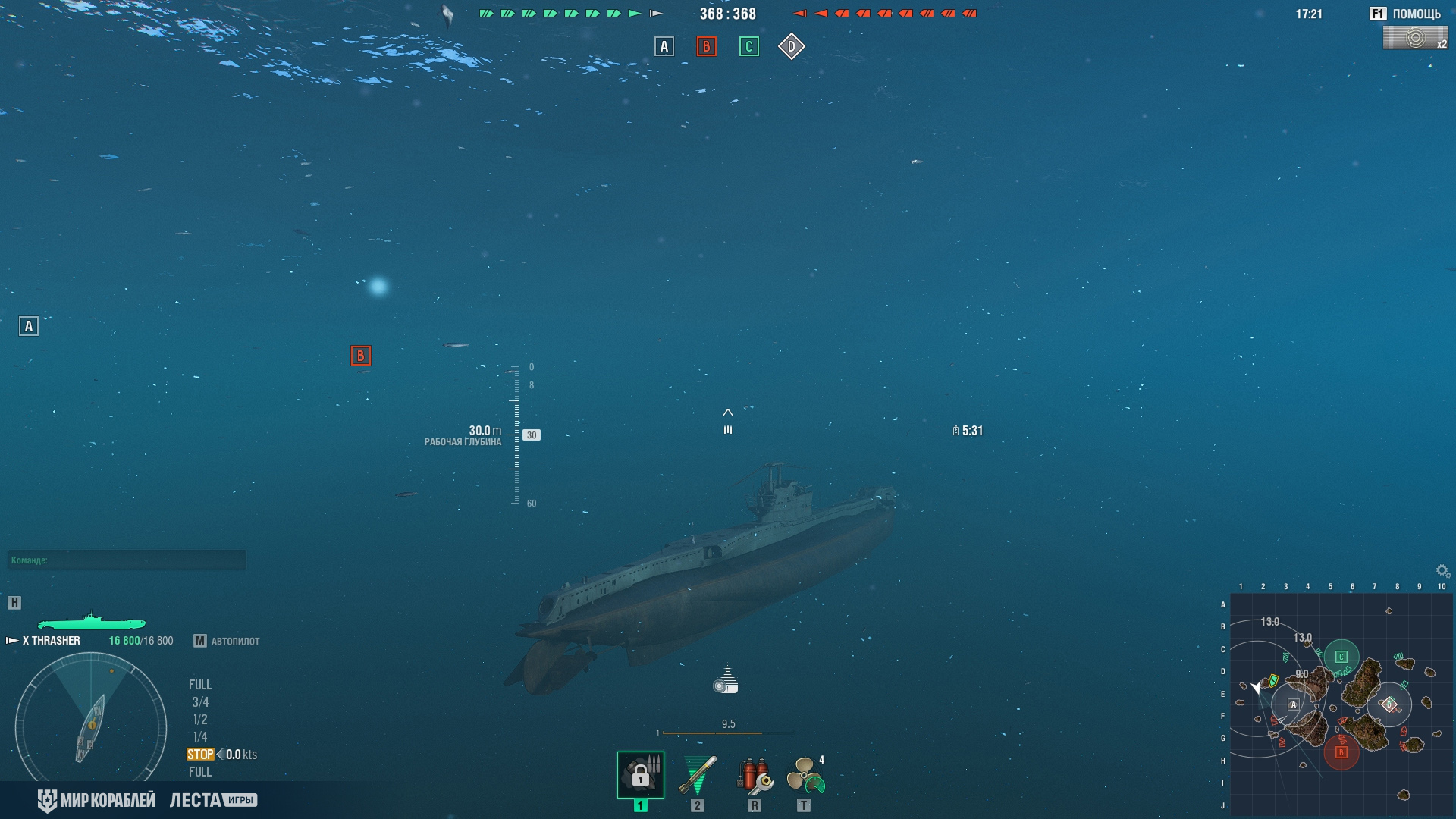Open the minimap settings gear
1456x819 pixels.
tap(1442, 571)
